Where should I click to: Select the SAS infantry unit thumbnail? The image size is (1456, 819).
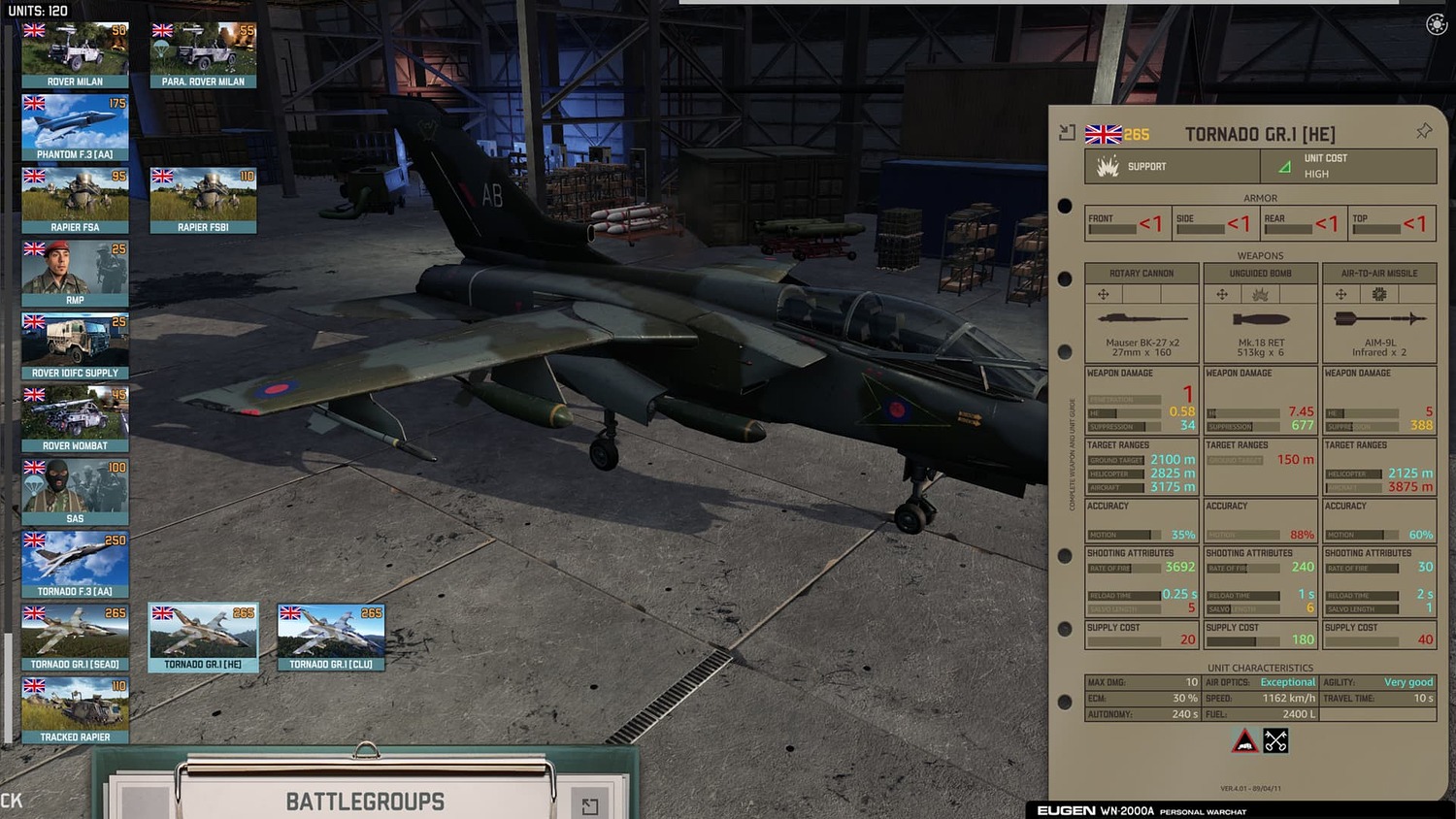(75, 490)
